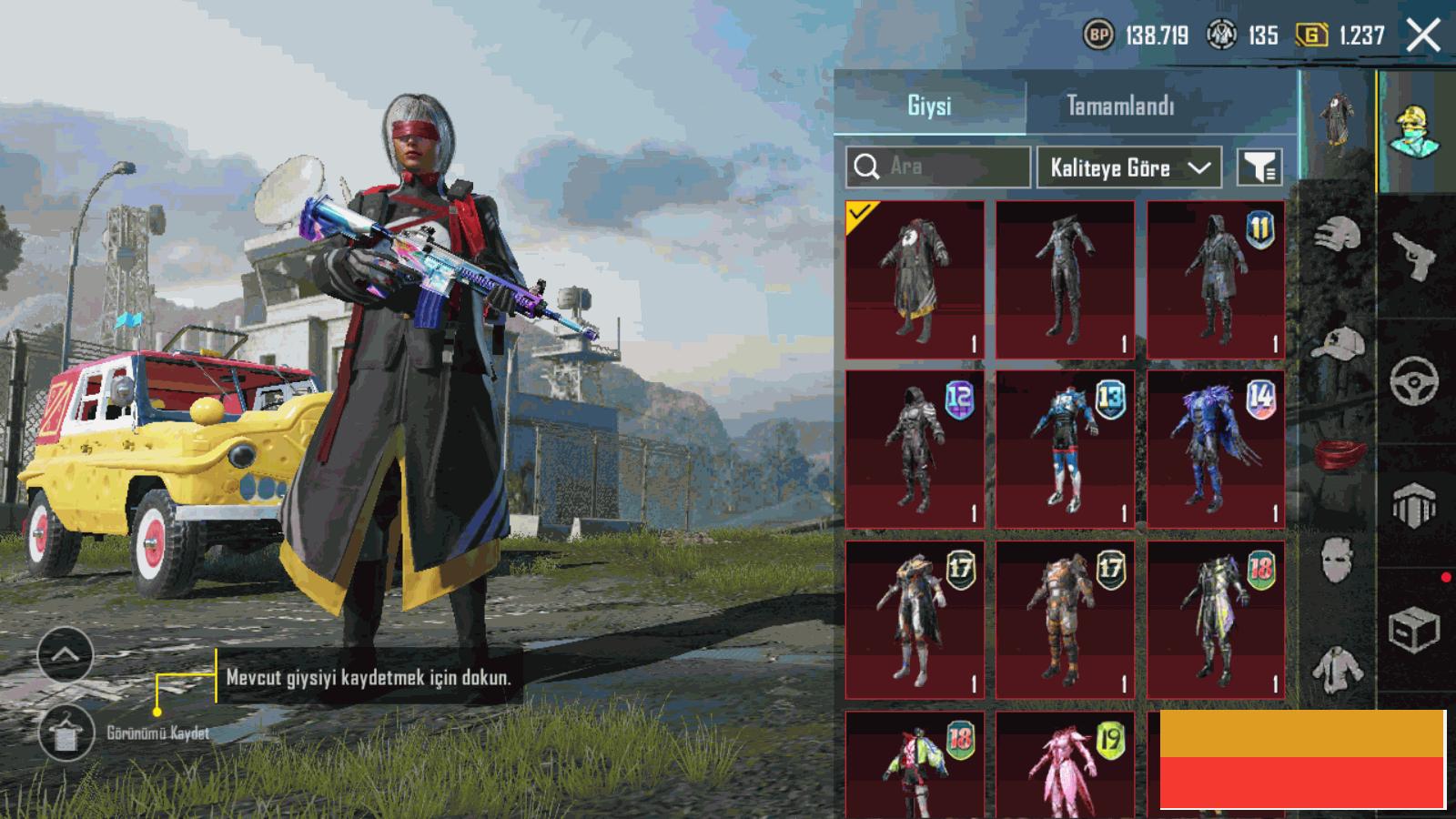Select the blue and red outfit numbered 13
Screen dimensions: 1456x819
tap(1065, 449)
